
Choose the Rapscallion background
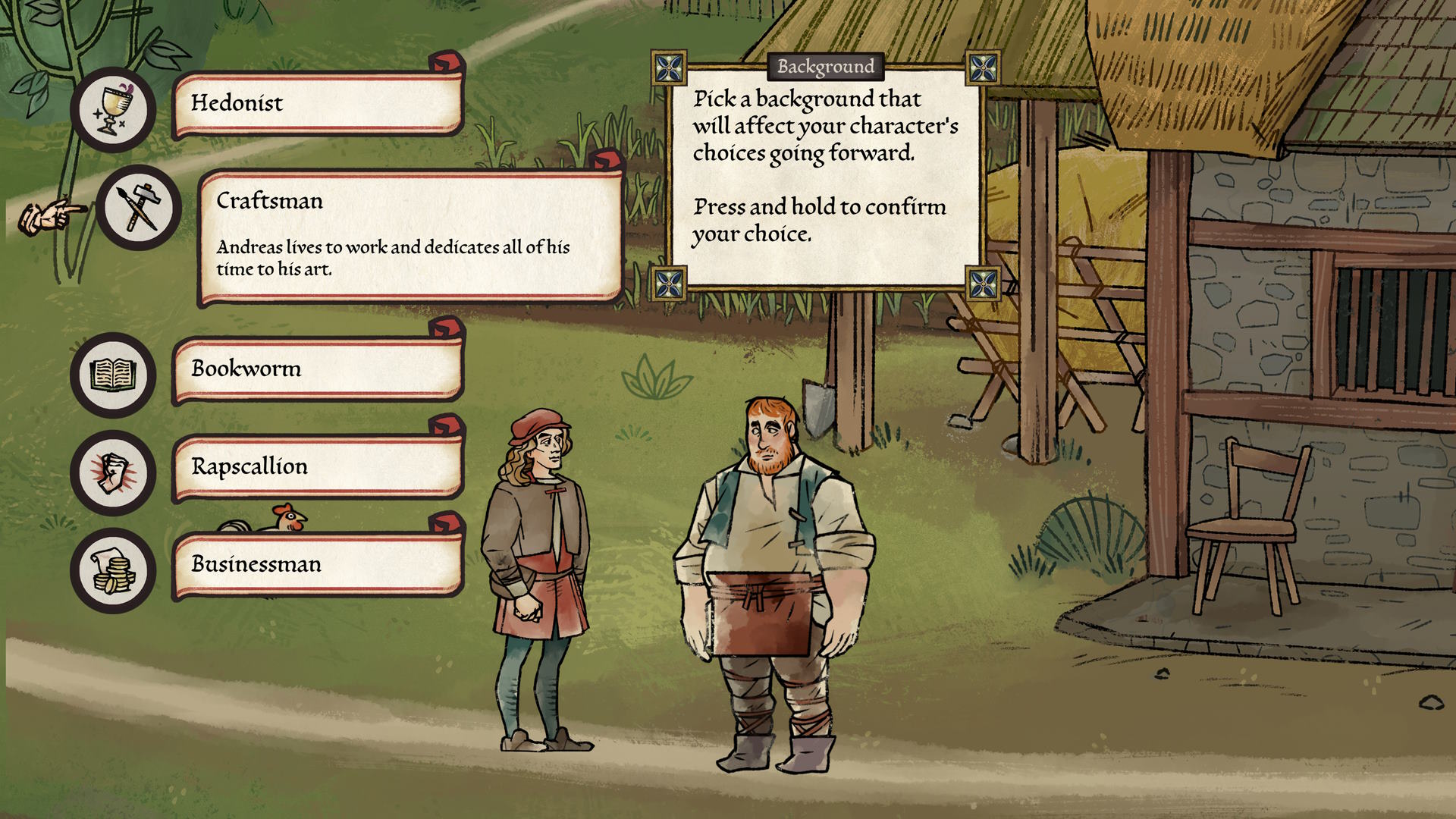(x=317, y=467)
